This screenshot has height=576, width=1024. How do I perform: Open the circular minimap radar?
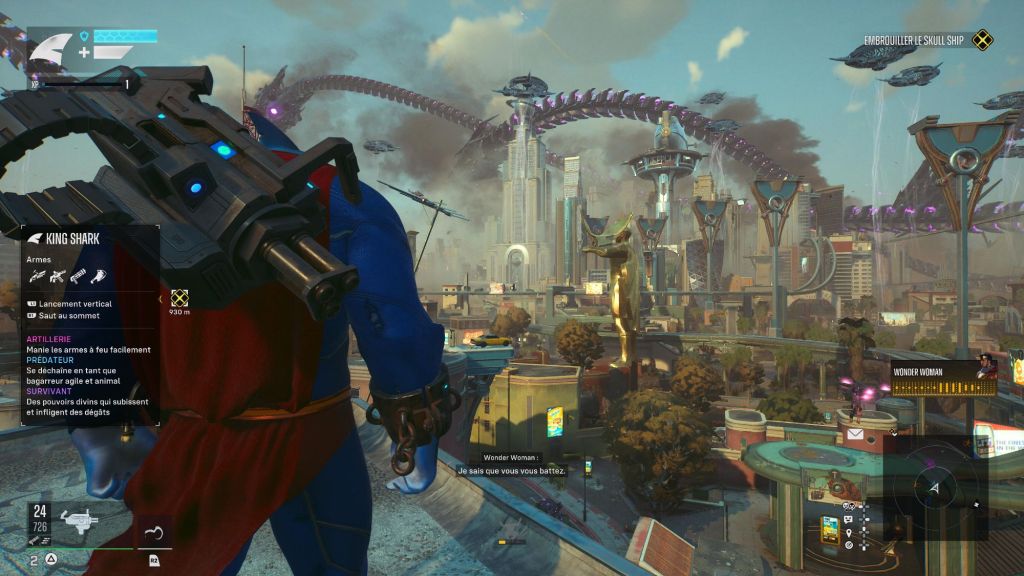934,490
